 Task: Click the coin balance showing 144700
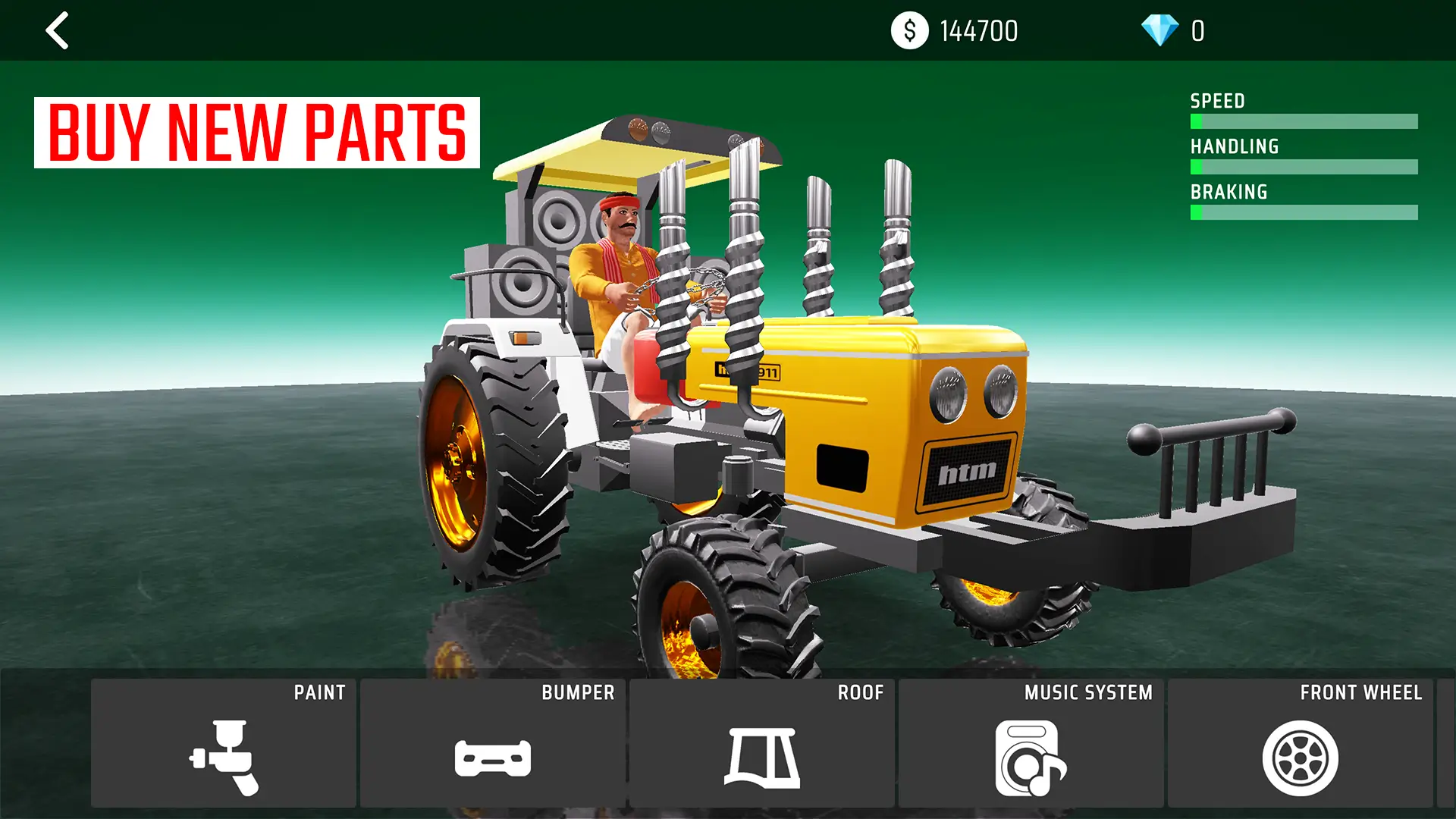pos(978,31)
